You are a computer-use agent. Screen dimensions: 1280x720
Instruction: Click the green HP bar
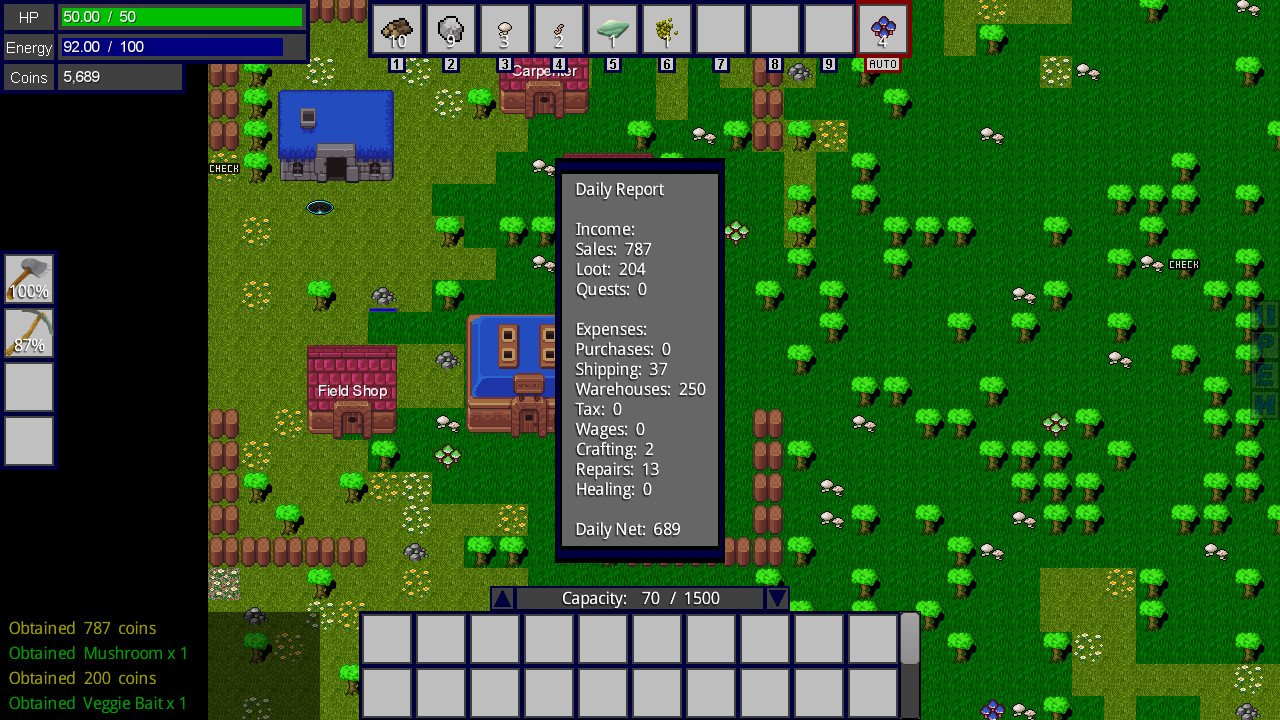tap(180, 17)
